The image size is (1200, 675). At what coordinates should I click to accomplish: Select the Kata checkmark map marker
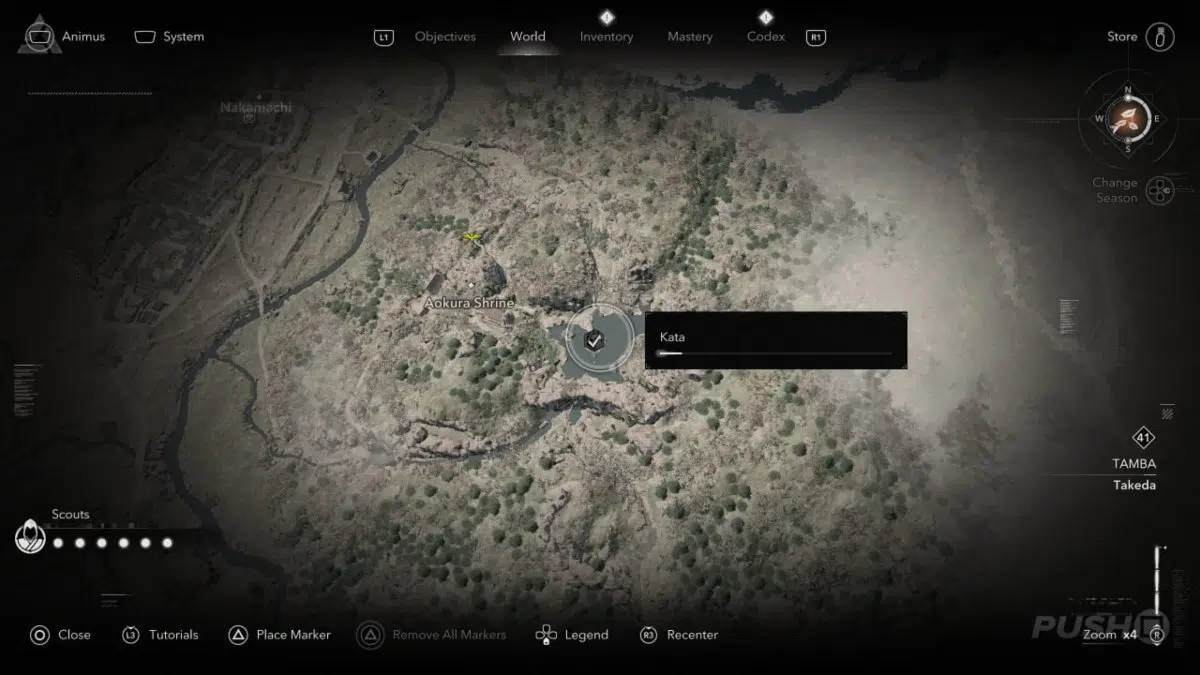click(x=594, y=341)
